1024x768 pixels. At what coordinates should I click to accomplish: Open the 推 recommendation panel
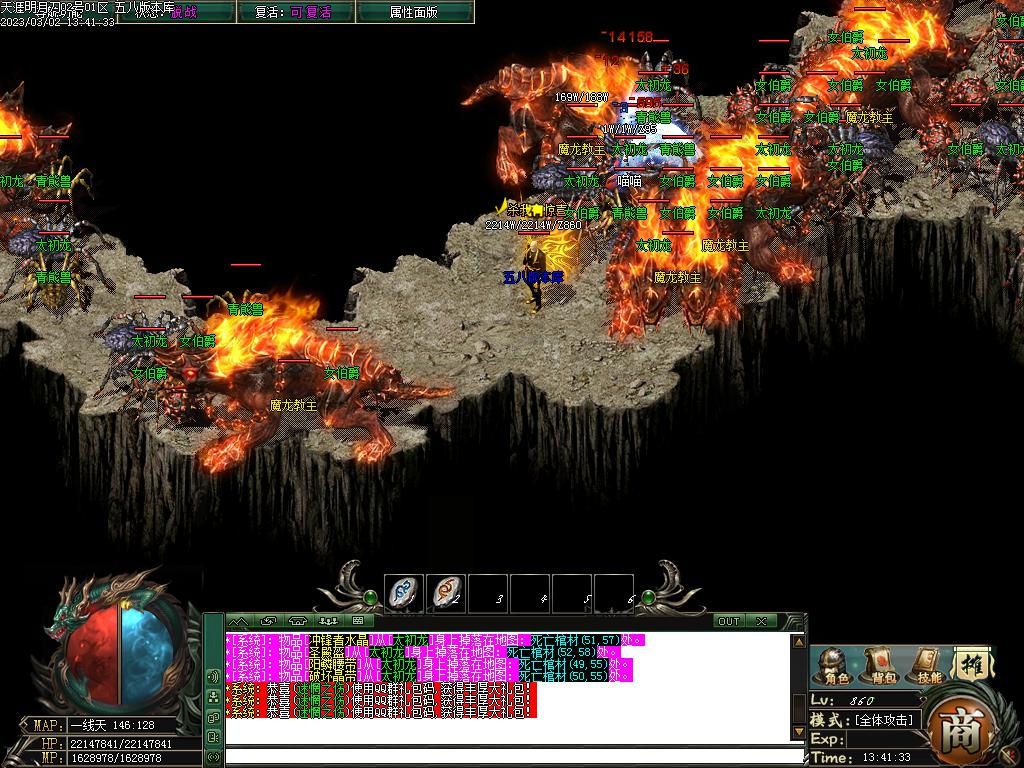coord(969,663)
